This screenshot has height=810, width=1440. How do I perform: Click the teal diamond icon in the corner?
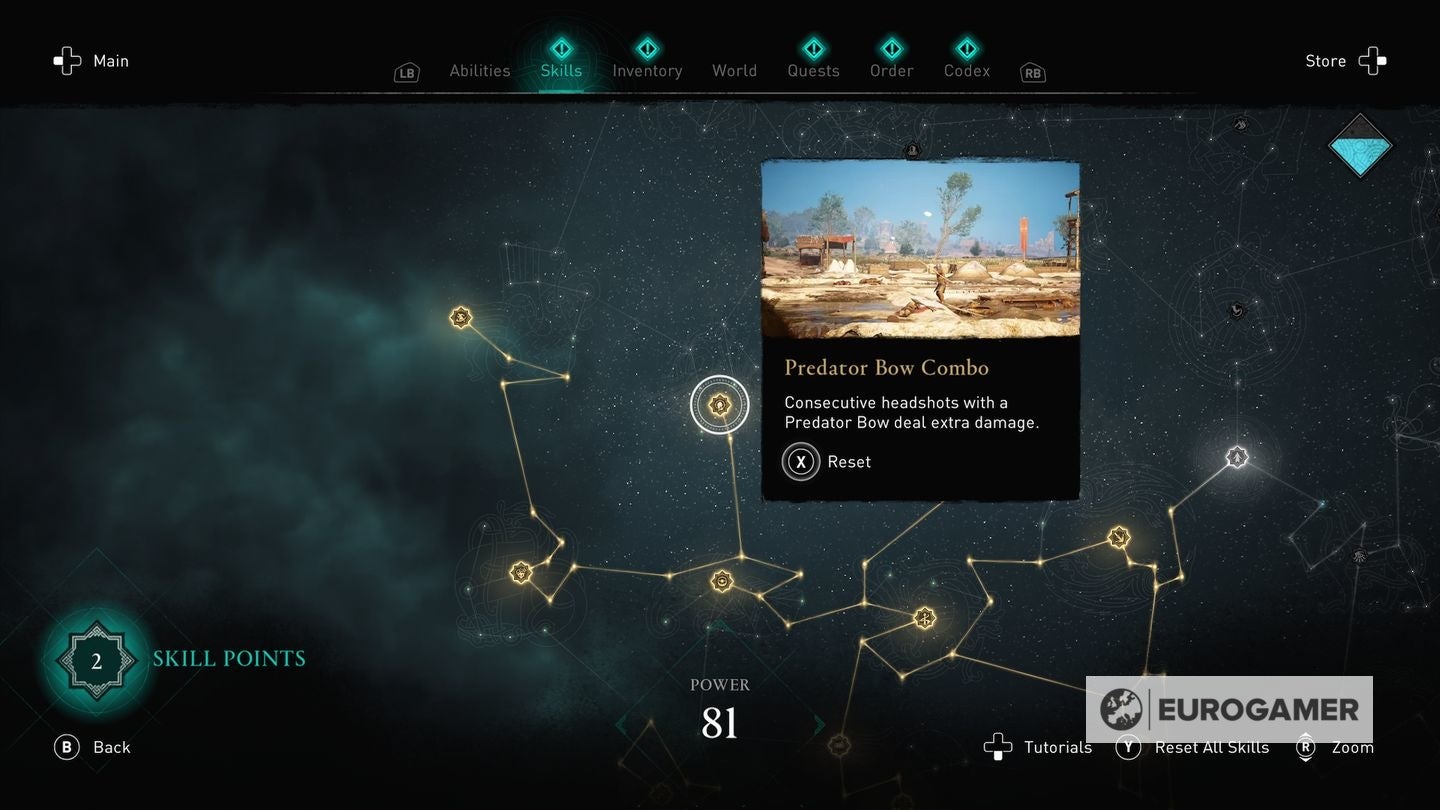1360,145
